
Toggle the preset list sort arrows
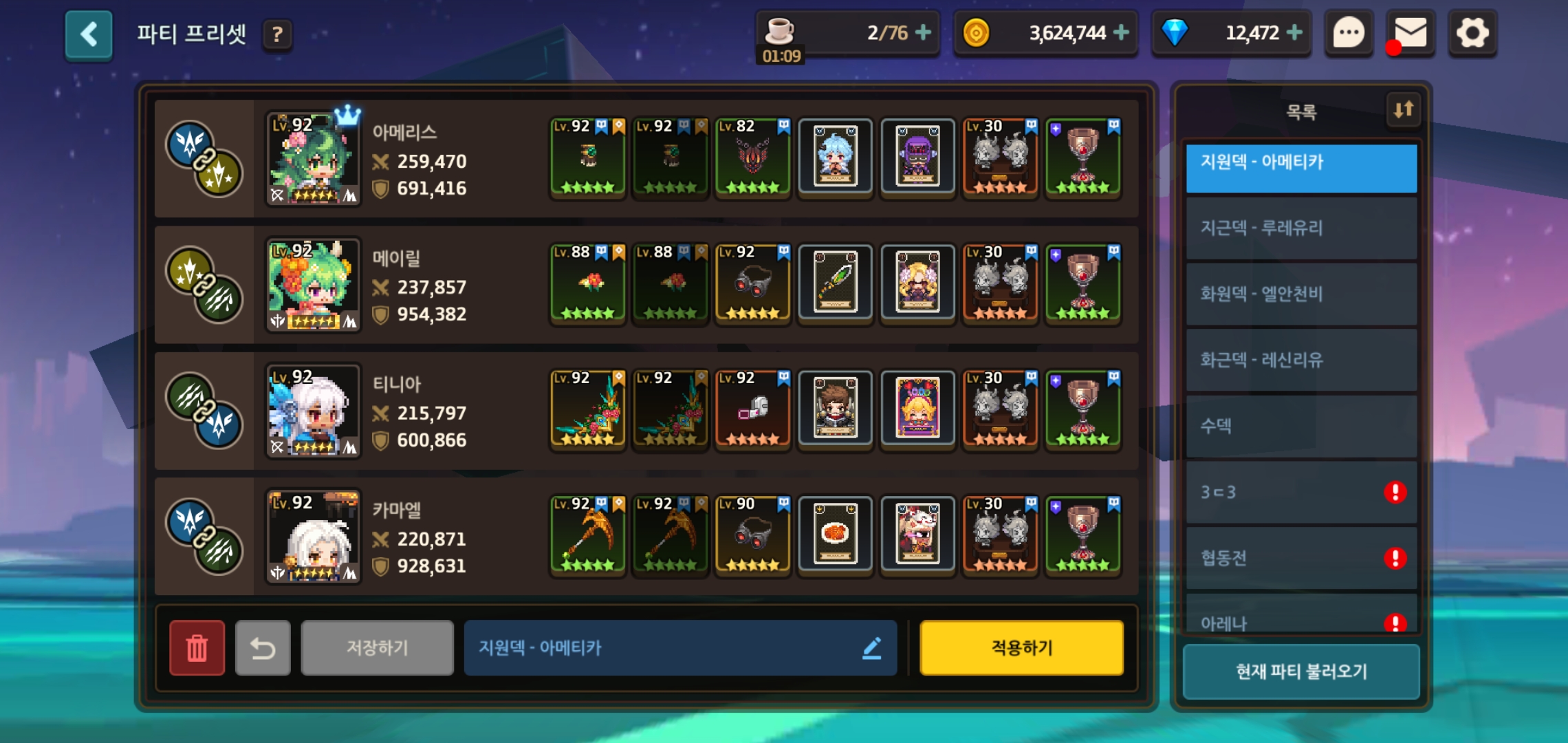tap(1403, 109)
